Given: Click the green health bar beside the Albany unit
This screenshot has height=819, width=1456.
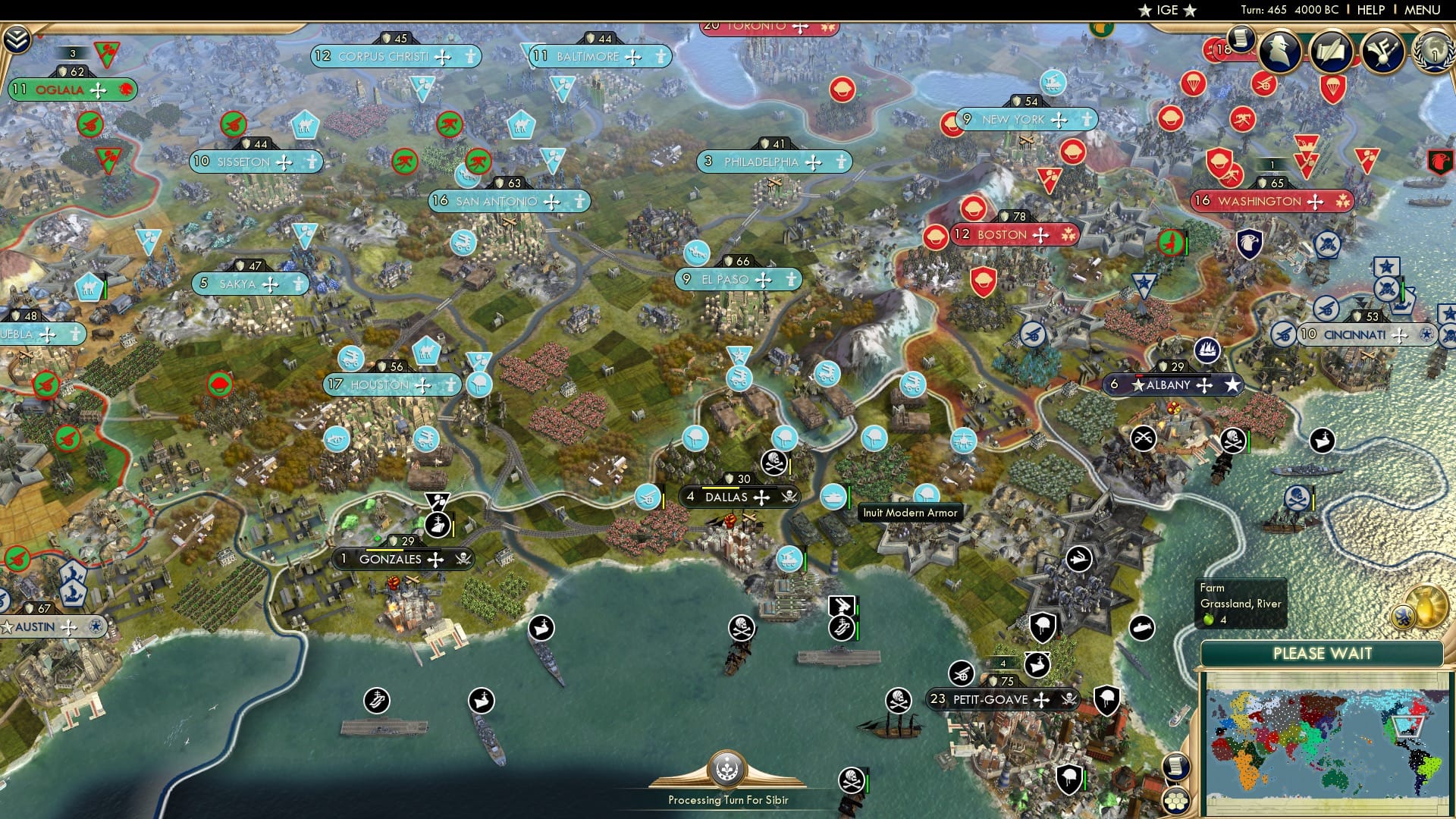Looking at the screenshot, I should tap(1248, 442).
